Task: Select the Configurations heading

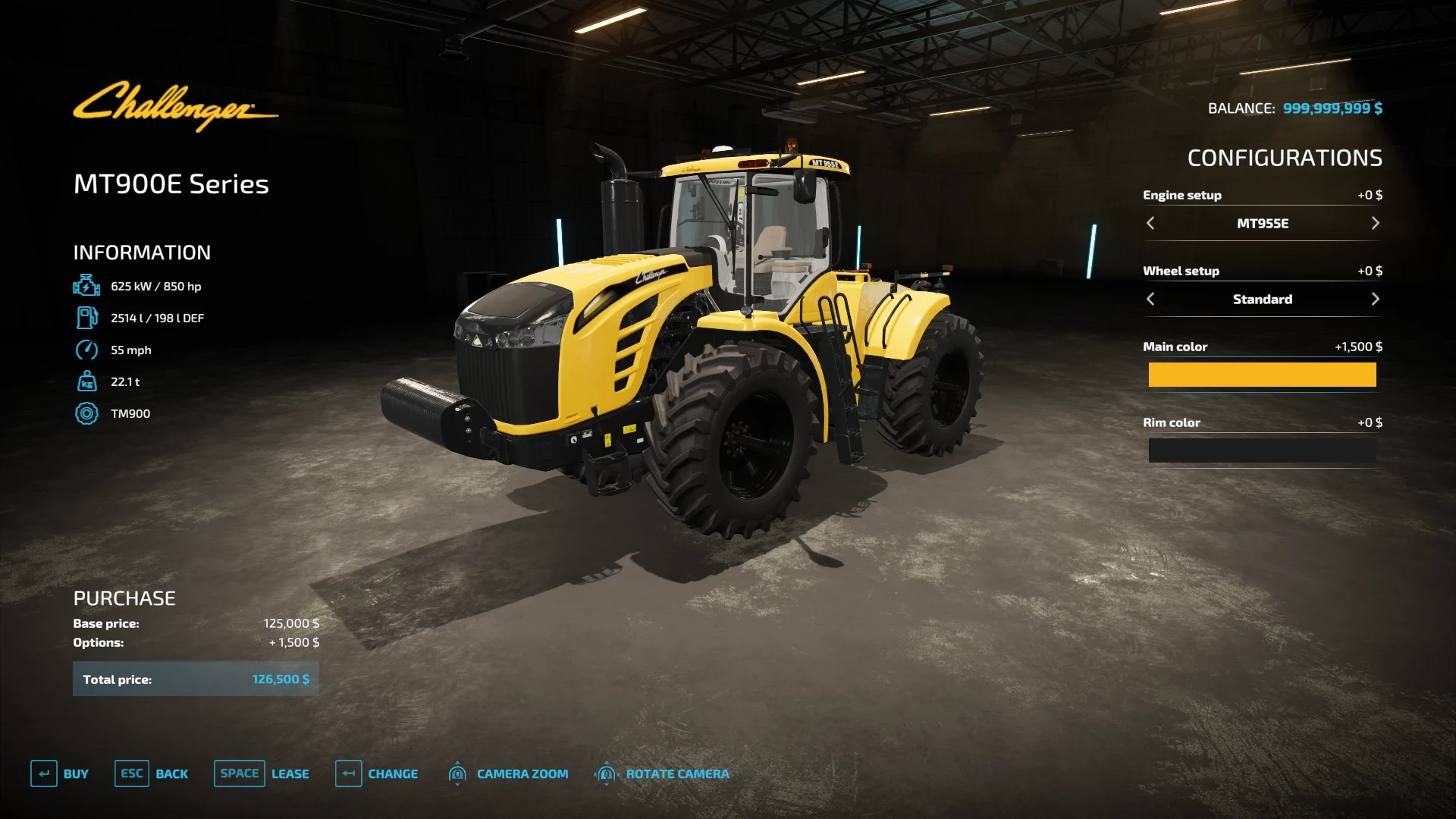Action: tap(1285, 158)
